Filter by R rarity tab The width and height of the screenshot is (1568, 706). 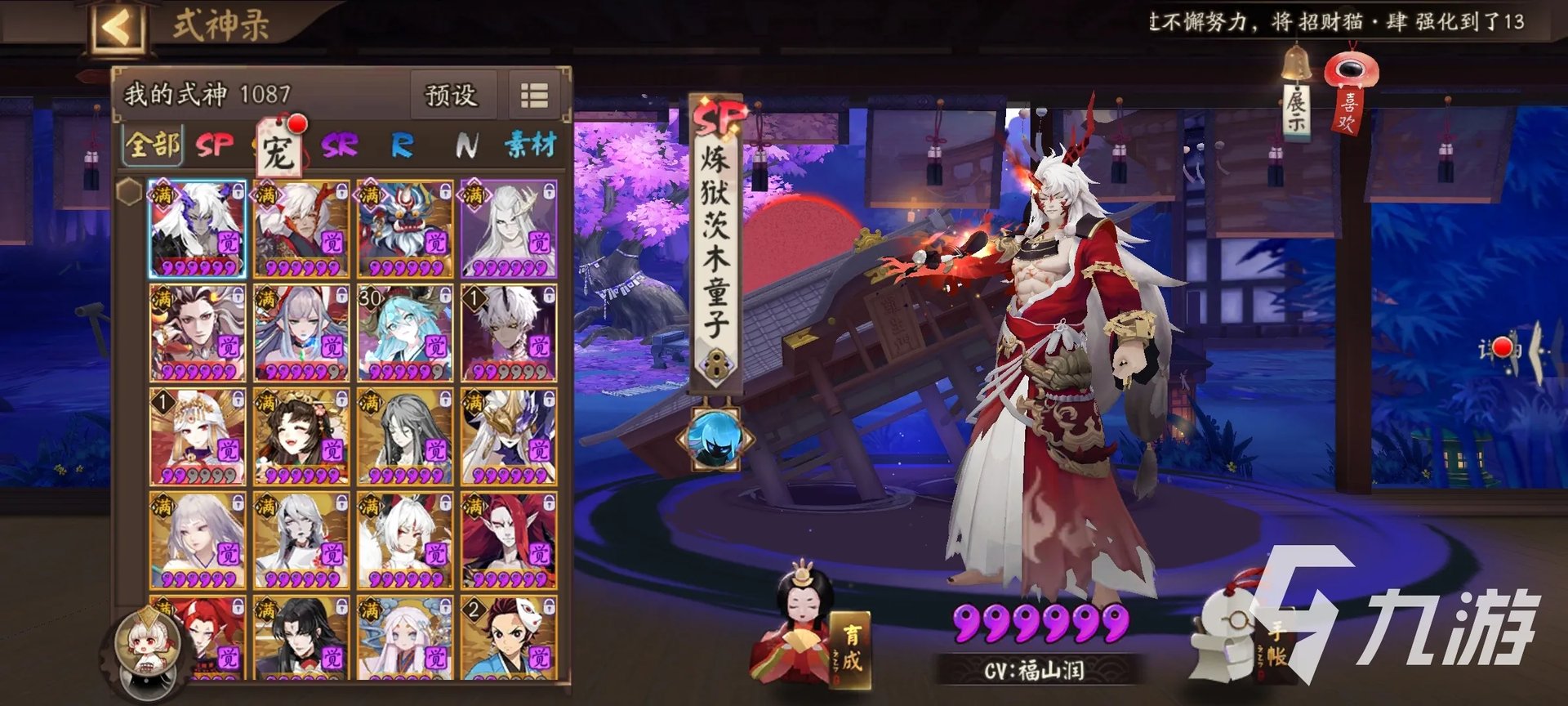(x=402, y=145)
